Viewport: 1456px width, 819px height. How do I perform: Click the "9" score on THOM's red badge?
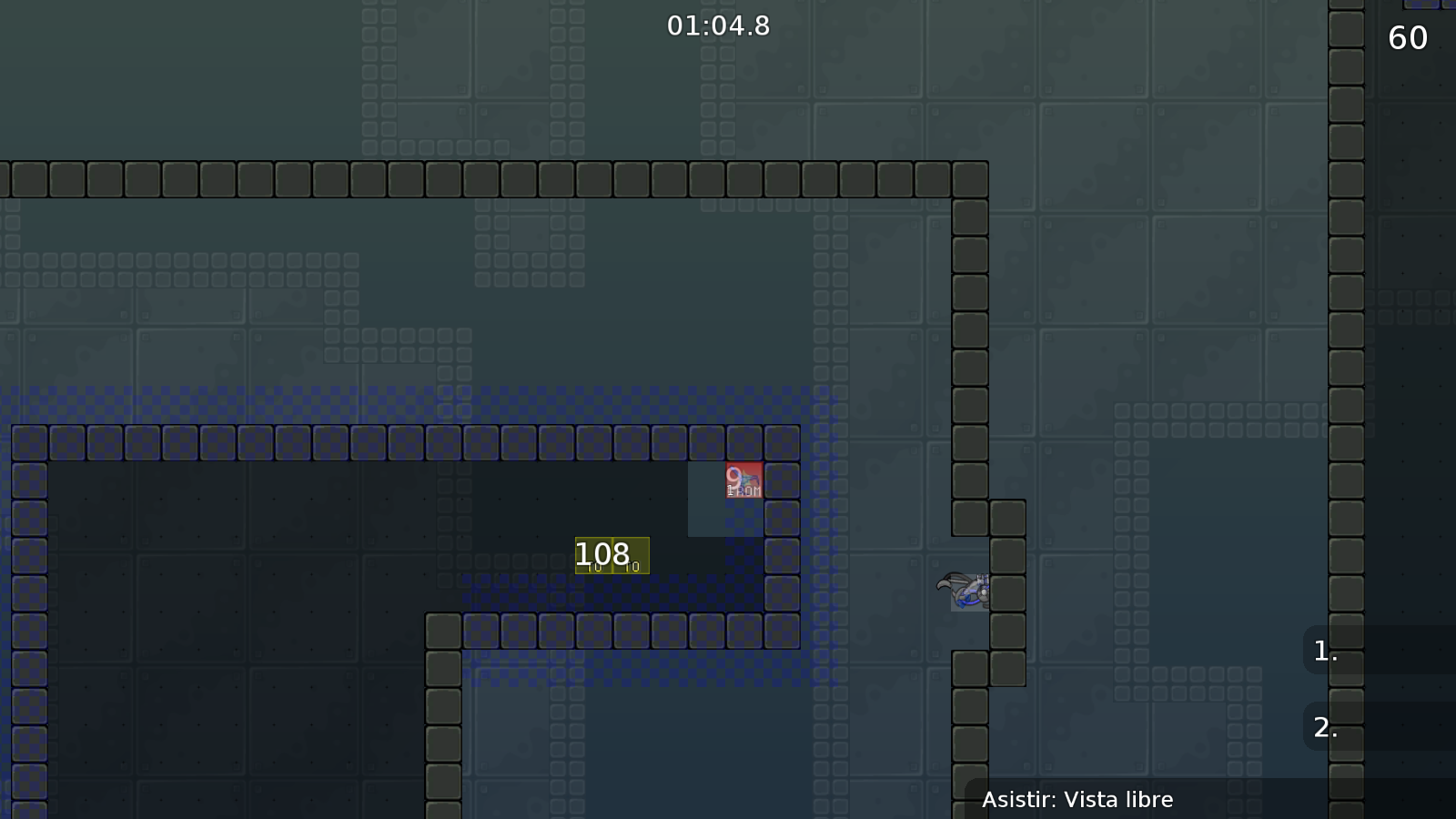pos(733,476)
